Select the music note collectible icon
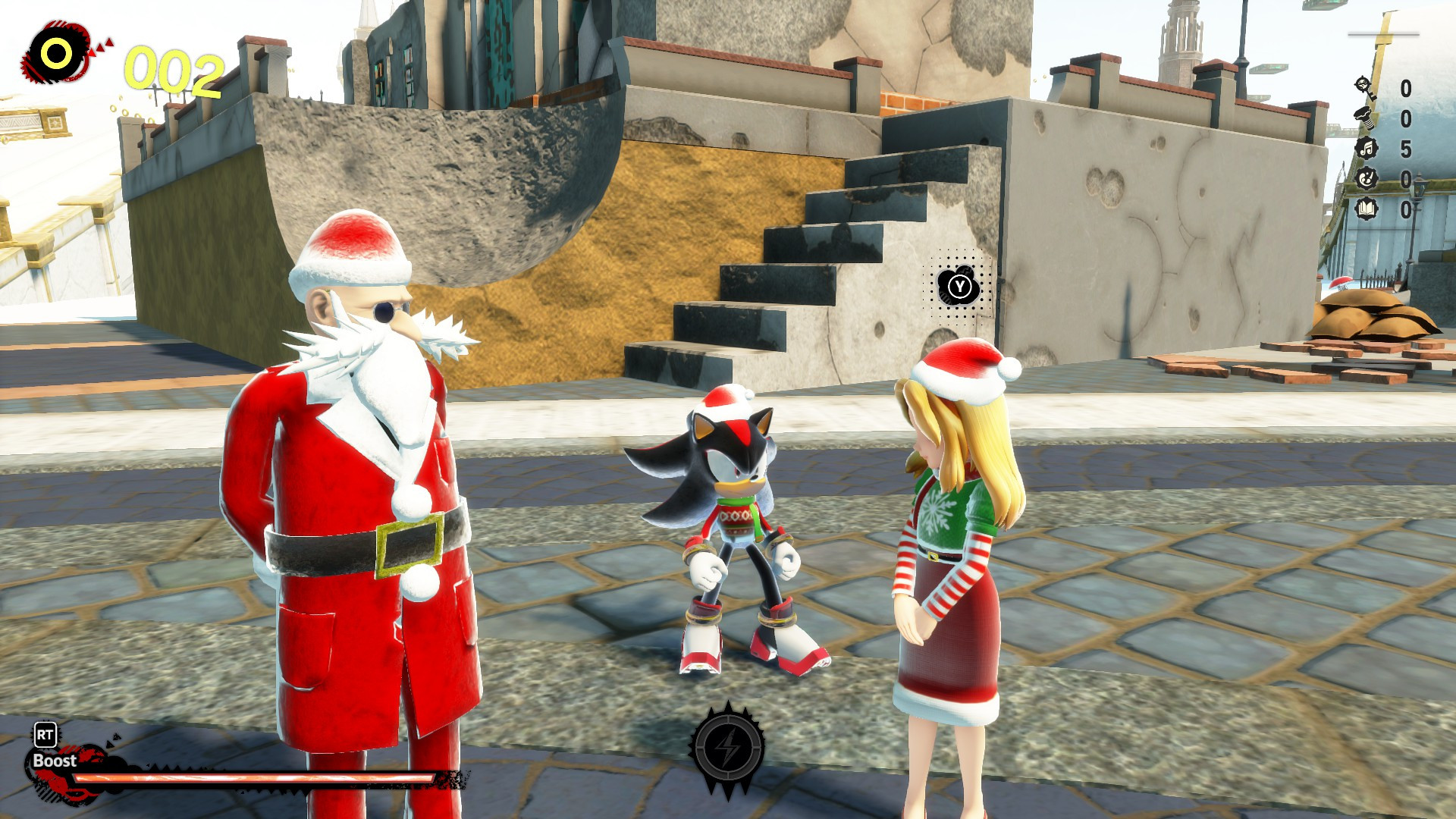Viewport: 1456px width, 819px height. pos(1367,149)
